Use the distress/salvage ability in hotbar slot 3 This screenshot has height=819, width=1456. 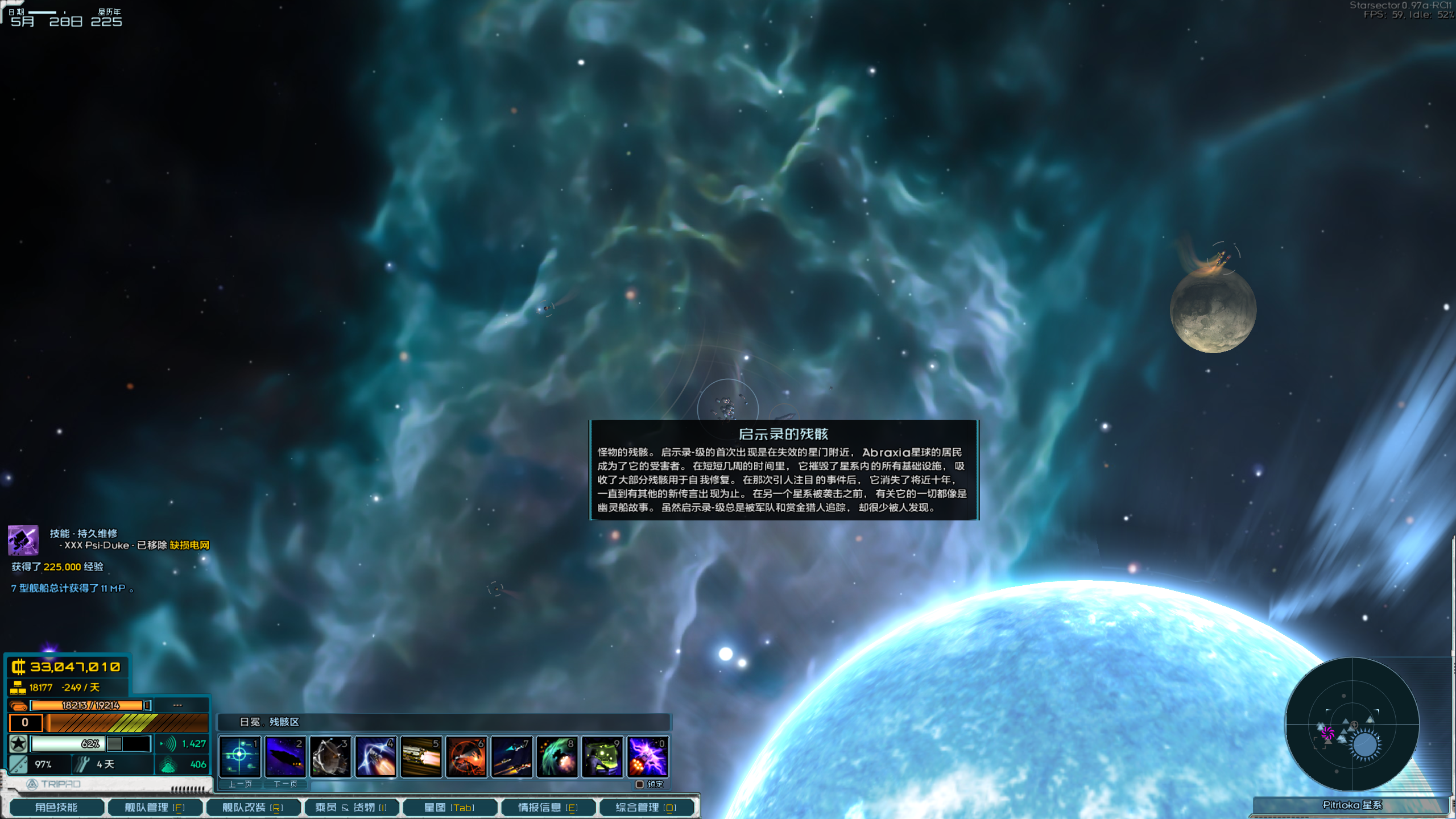[x=332, y=756]
